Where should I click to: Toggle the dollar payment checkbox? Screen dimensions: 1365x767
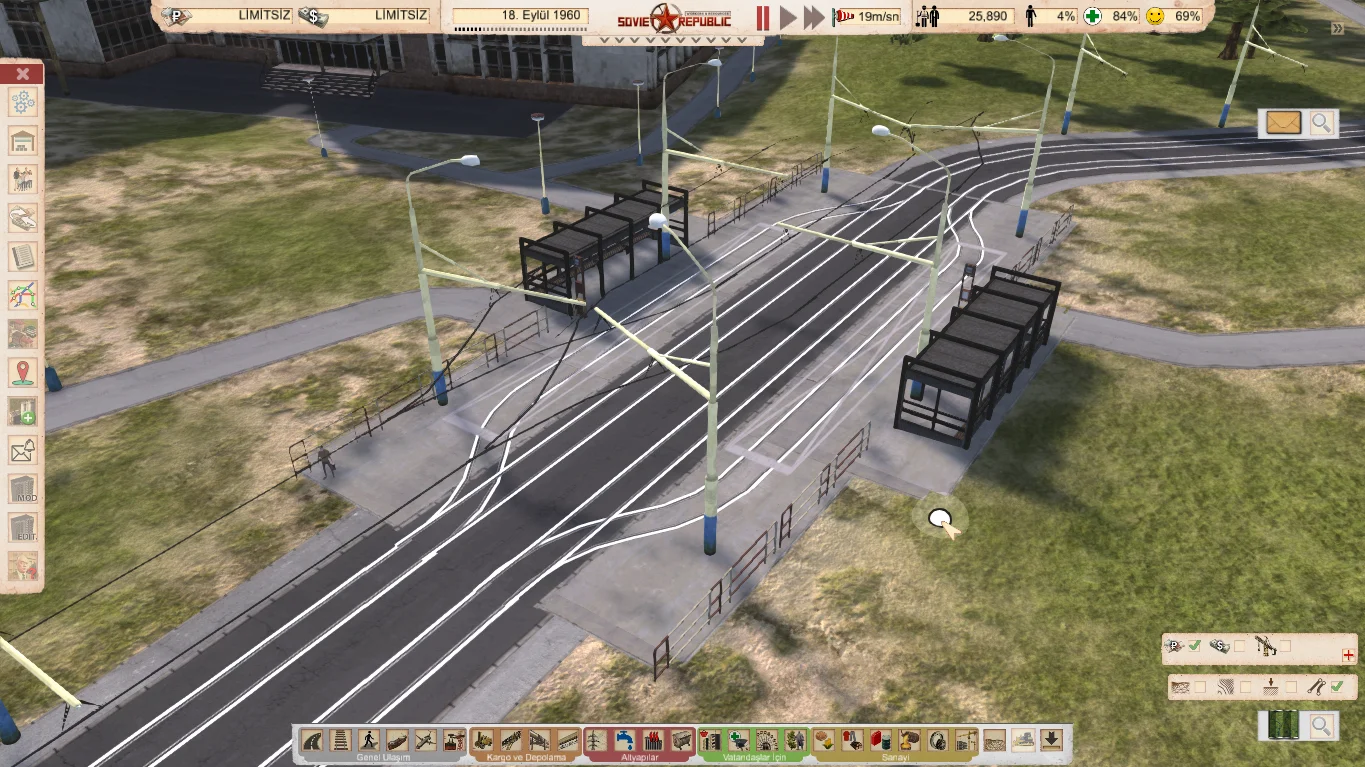pyautogui.click(x=1240, y=647)
